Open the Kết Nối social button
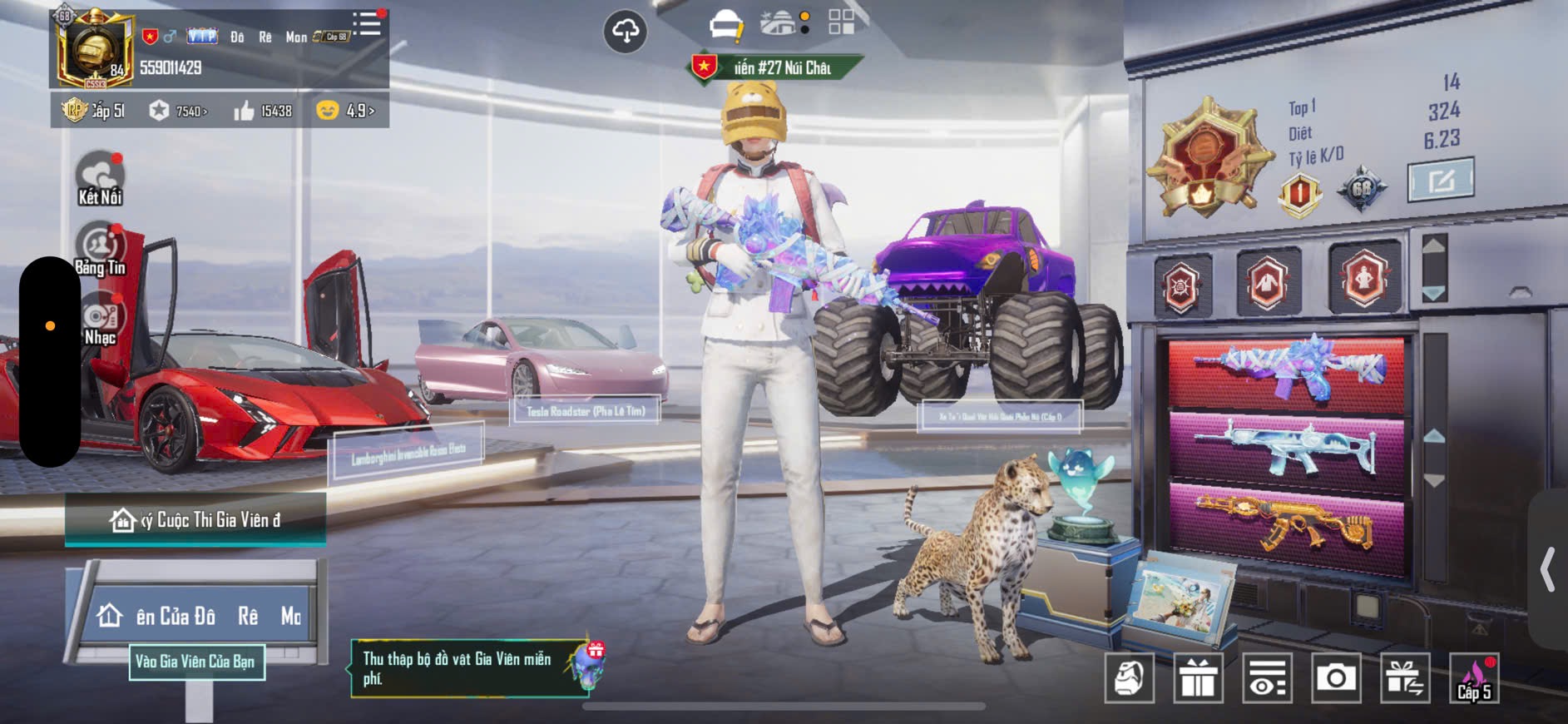This screenshot has width=1568, height=724. tap(100, 178)
